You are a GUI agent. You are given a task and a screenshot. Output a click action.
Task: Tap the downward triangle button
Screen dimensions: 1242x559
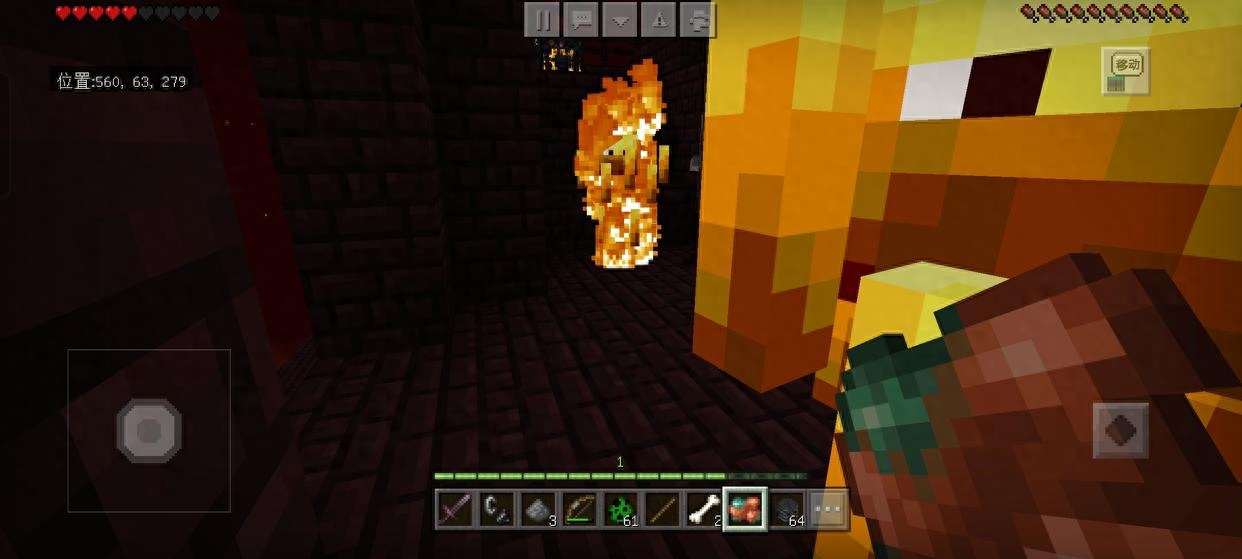click(620, 18)
